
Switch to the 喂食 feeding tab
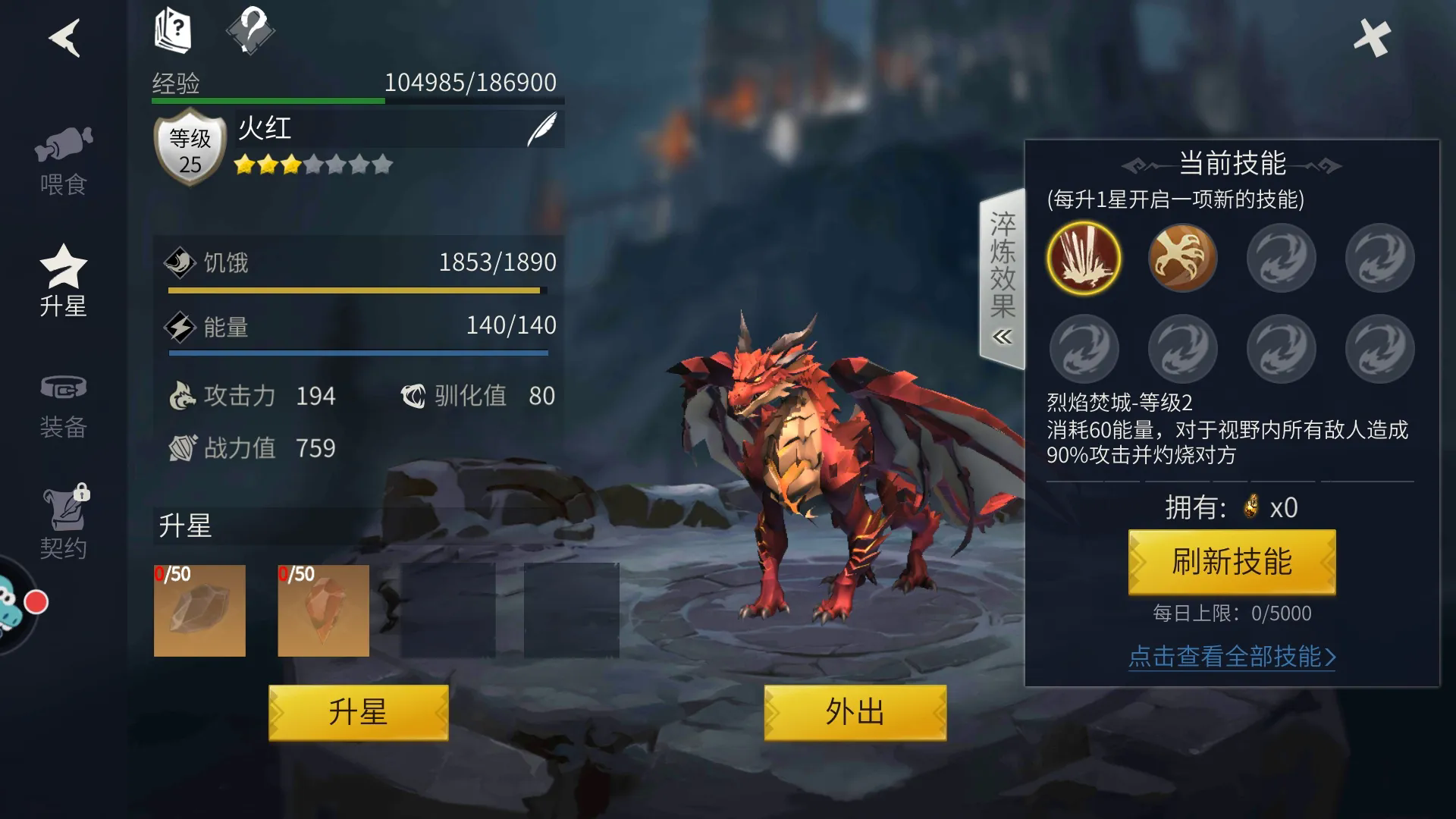[64, 161]
